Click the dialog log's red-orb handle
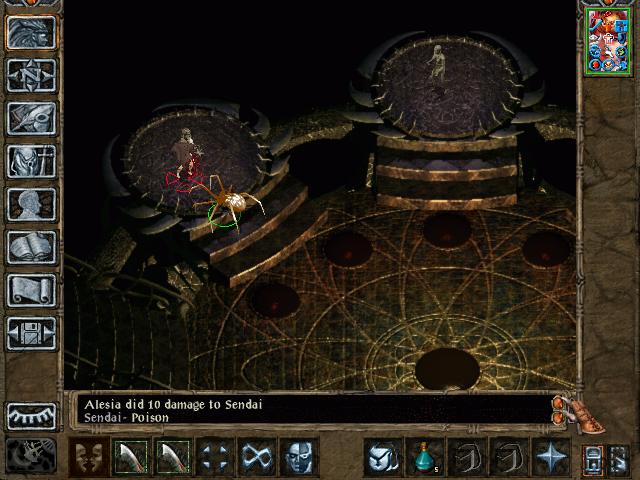640x480 pixels. click(x=558, y=408)
